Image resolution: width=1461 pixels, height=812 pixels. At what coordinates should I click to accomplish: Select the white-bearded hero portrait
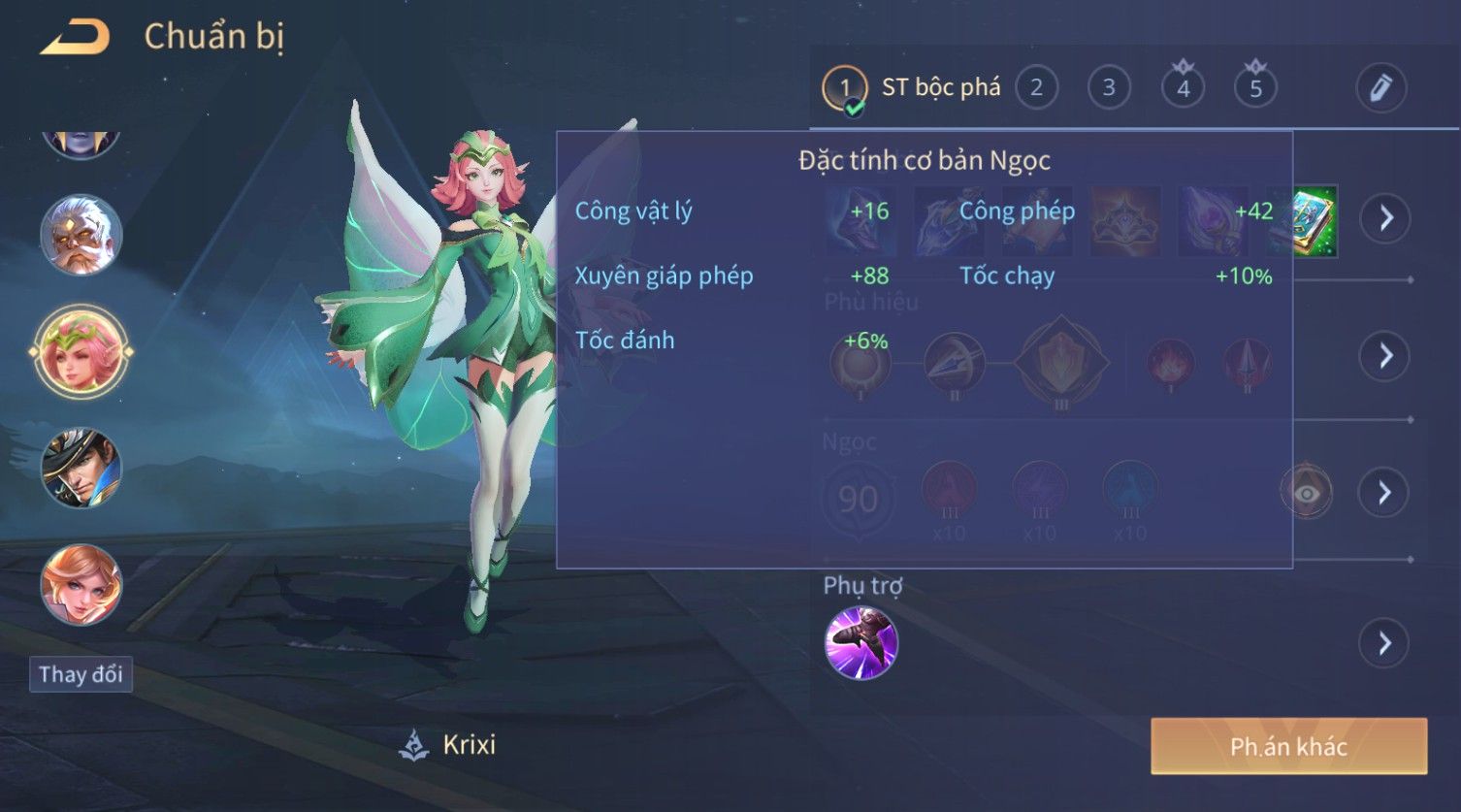pyautogui.click(x=81, y=235)
